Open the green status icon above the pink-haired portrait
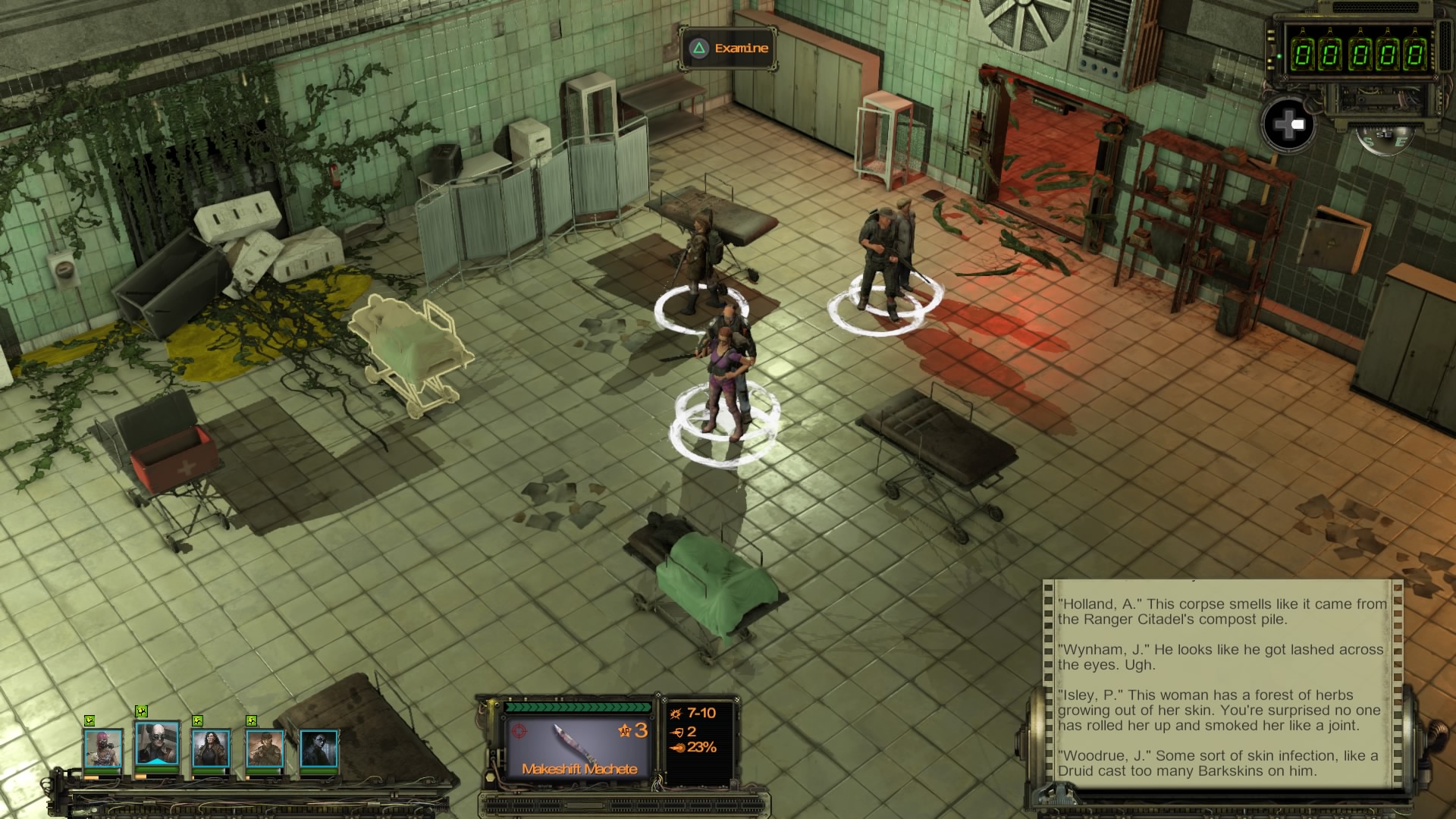Image resolution: width=1456 pixels, height=819 pixels. [x=89, y=720]
